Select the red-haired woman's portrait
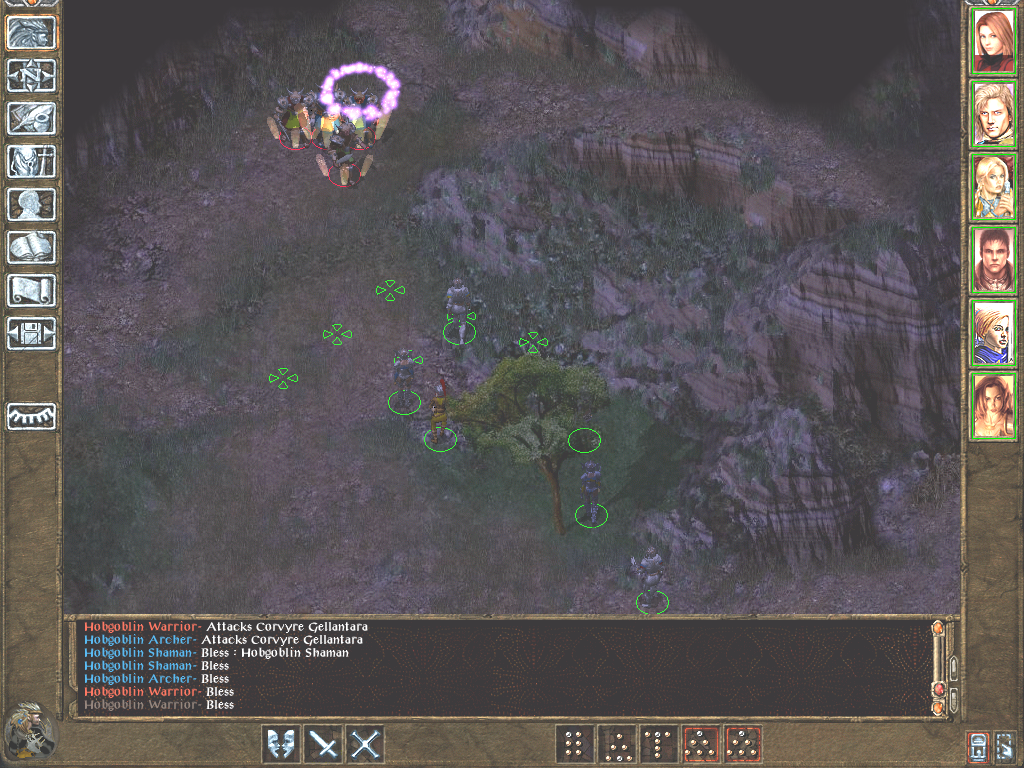 pos(993,41)
